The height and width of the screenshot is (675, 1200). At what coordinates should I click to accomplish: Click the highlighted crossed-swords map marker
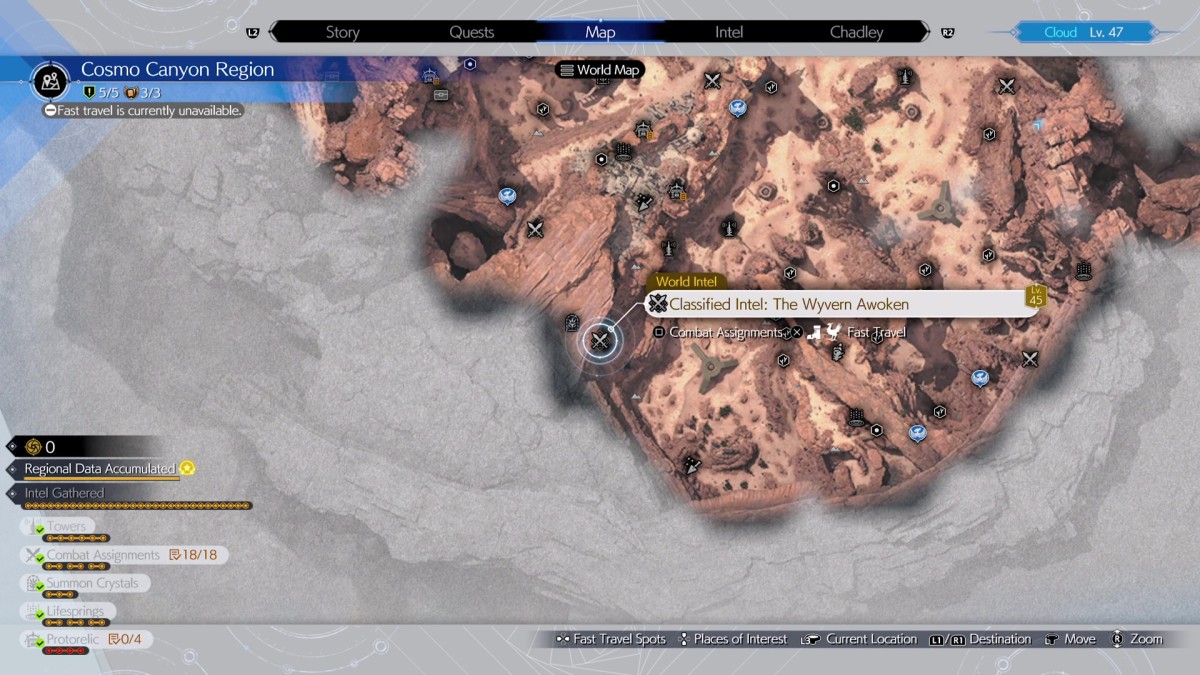[x=600, y=341]
